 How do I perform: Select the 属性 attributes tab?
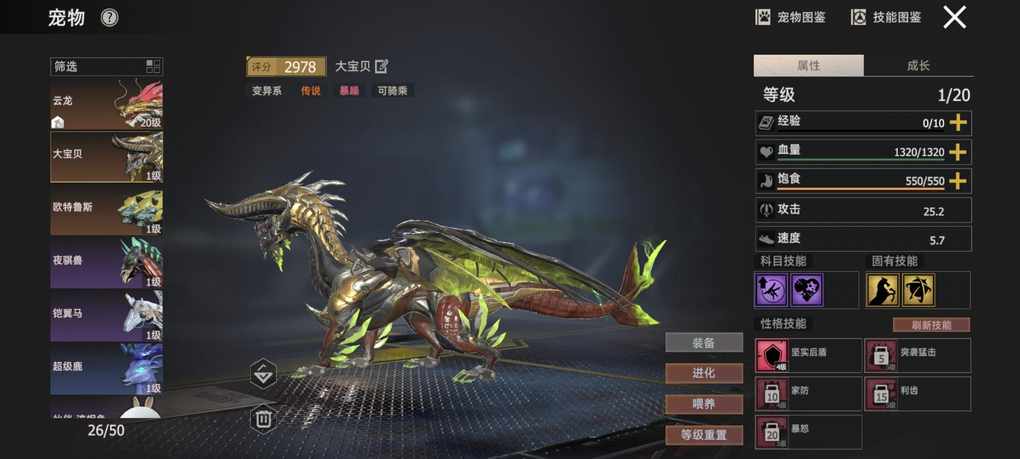point(808,66)
